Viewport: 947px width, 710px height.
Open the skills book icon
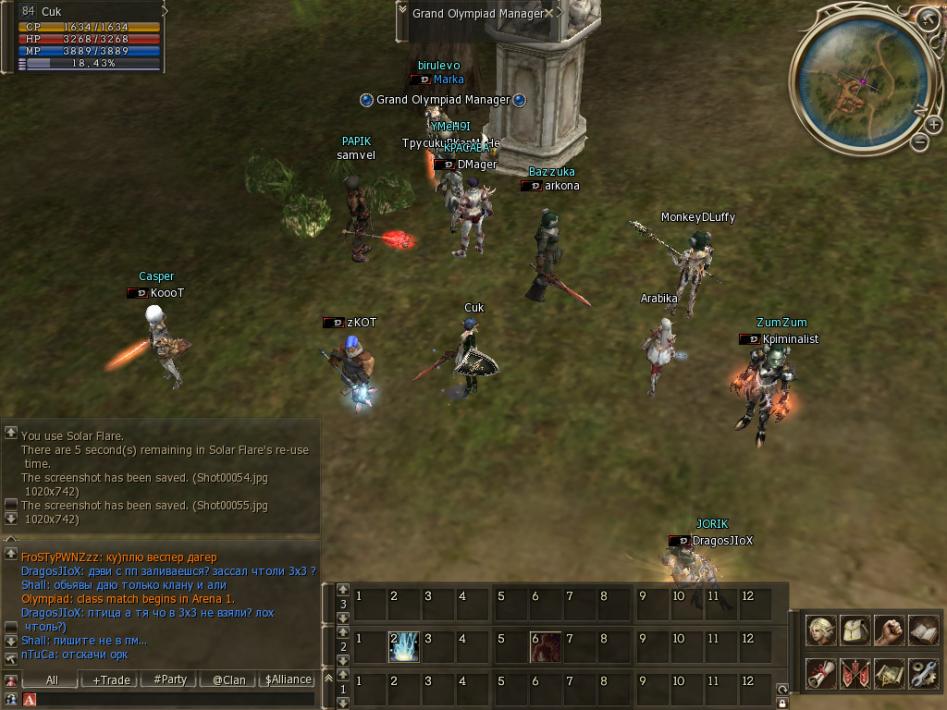pos(922,630)
